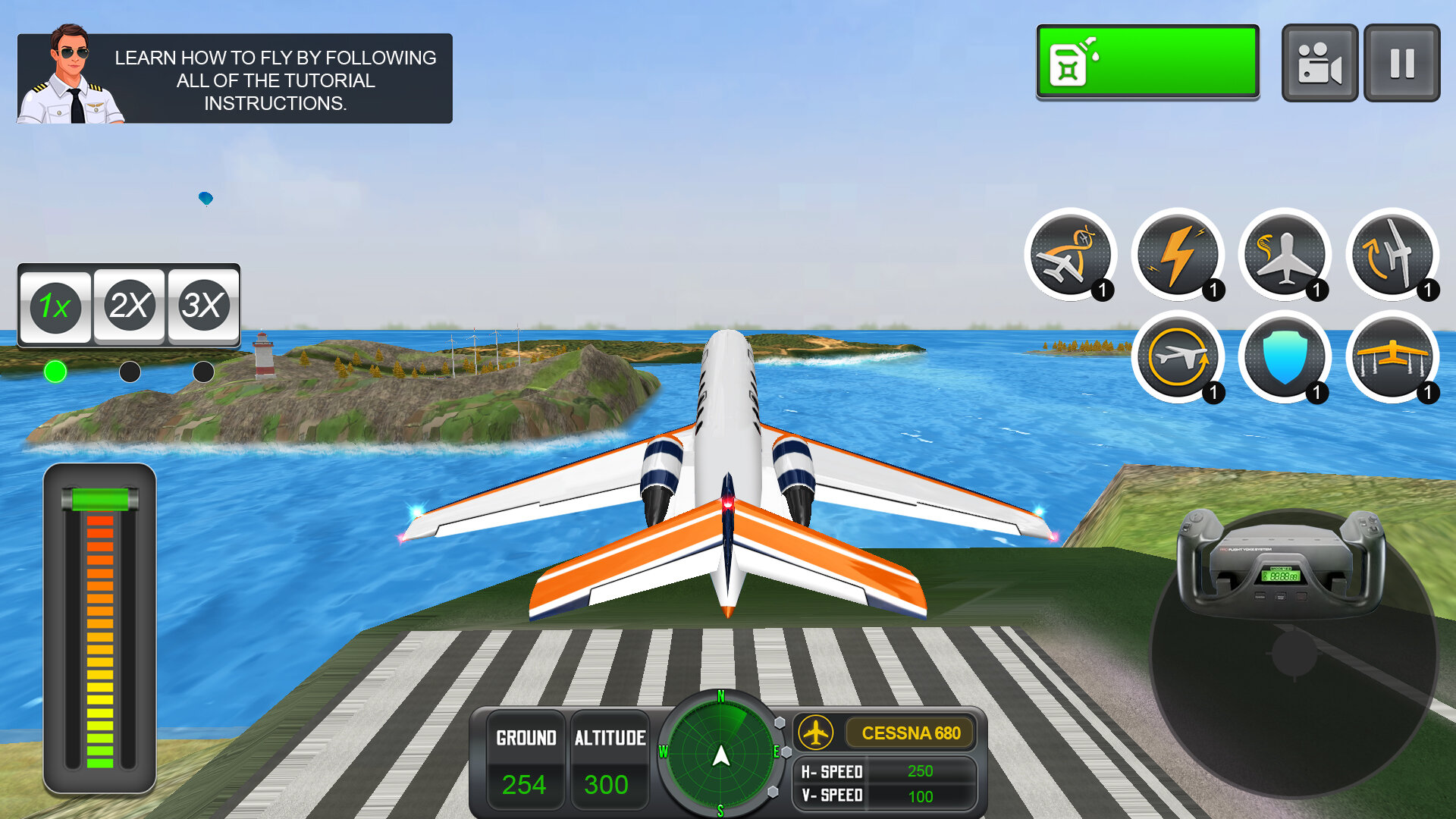The height and width of the screenshot is (819, 1456).
Task: Activate the blue shield power-up
Action: (1285, 357)
